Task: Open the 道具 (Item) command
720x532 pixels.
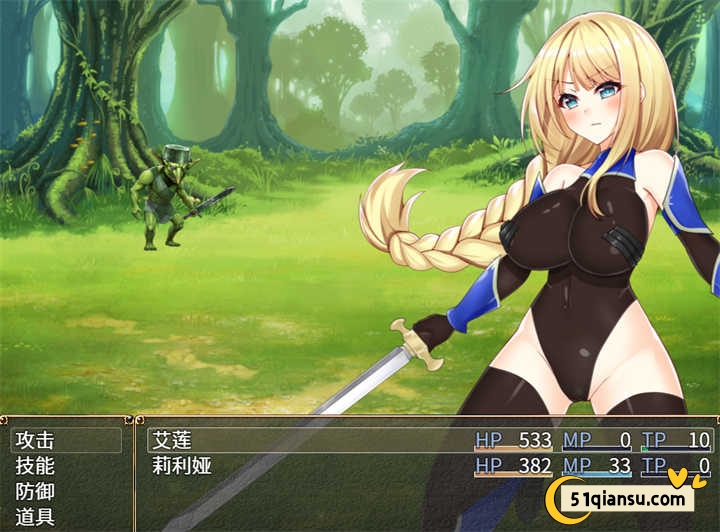Action: click(36, 518)
